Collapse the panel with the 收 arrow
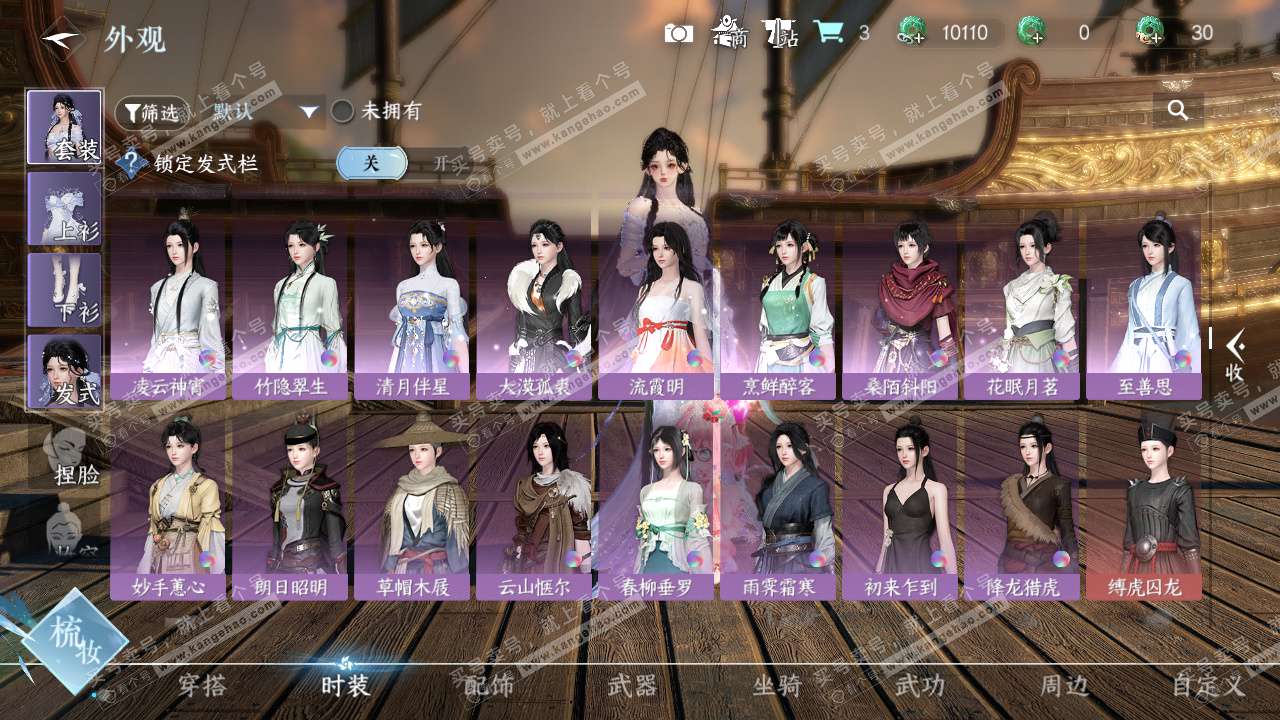Image resolution: width=1280 pixels, height=720 pixels. click(x=1235, y=357)
